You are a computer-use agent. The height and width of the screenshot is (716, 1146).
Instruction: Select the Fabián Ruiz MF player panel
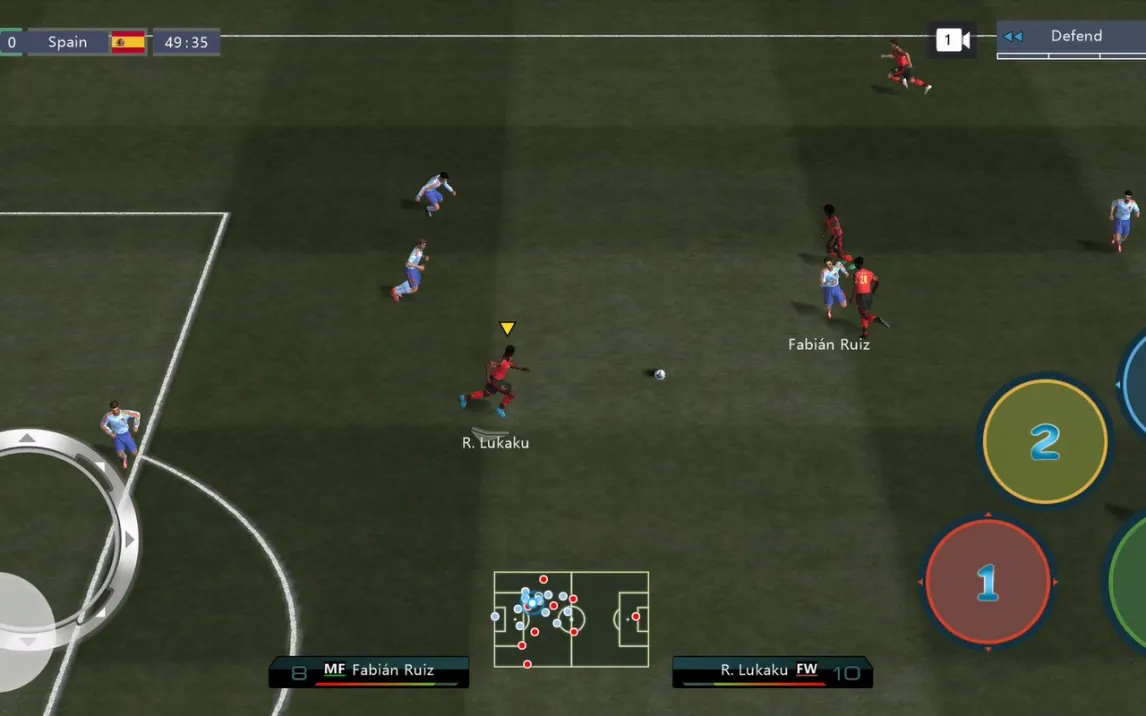tap(368, 671)
